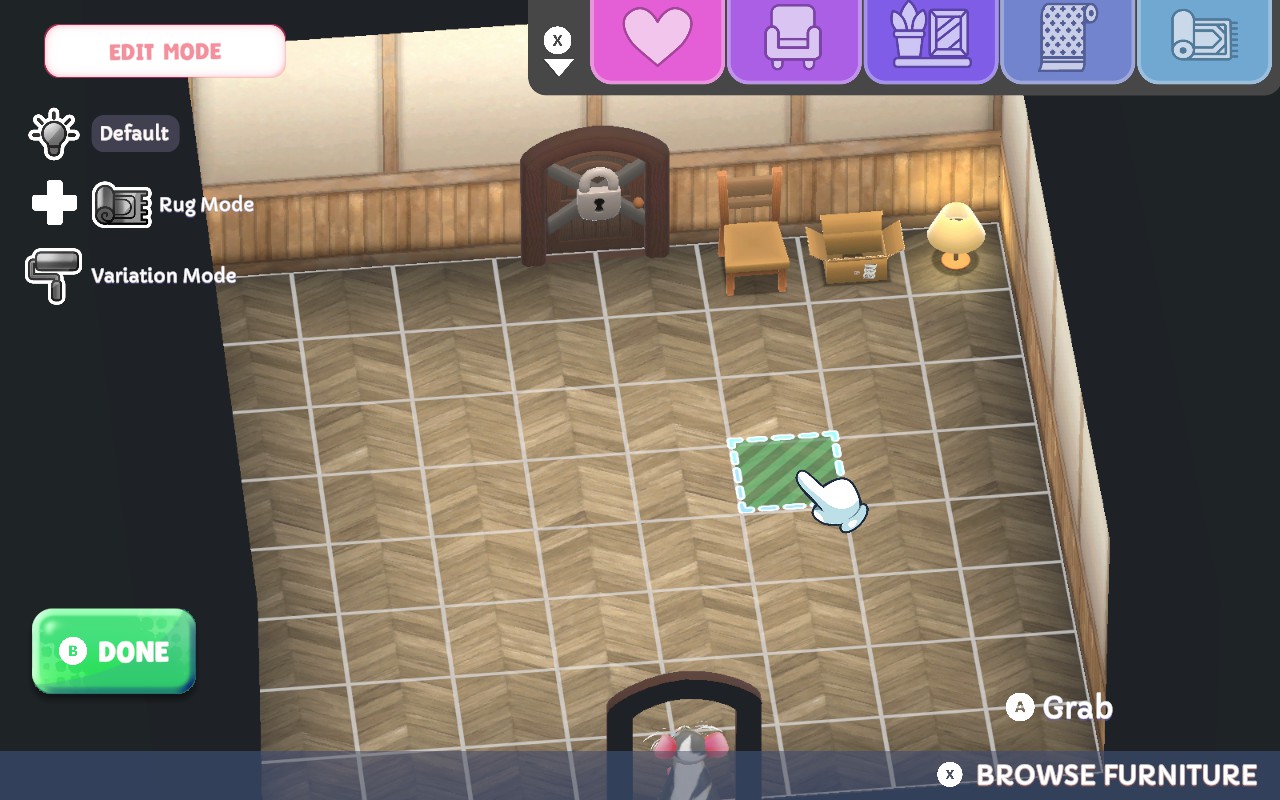Click the lightbulb lighting icon
Screen dimensions: 1280x800
pos(52,133)
